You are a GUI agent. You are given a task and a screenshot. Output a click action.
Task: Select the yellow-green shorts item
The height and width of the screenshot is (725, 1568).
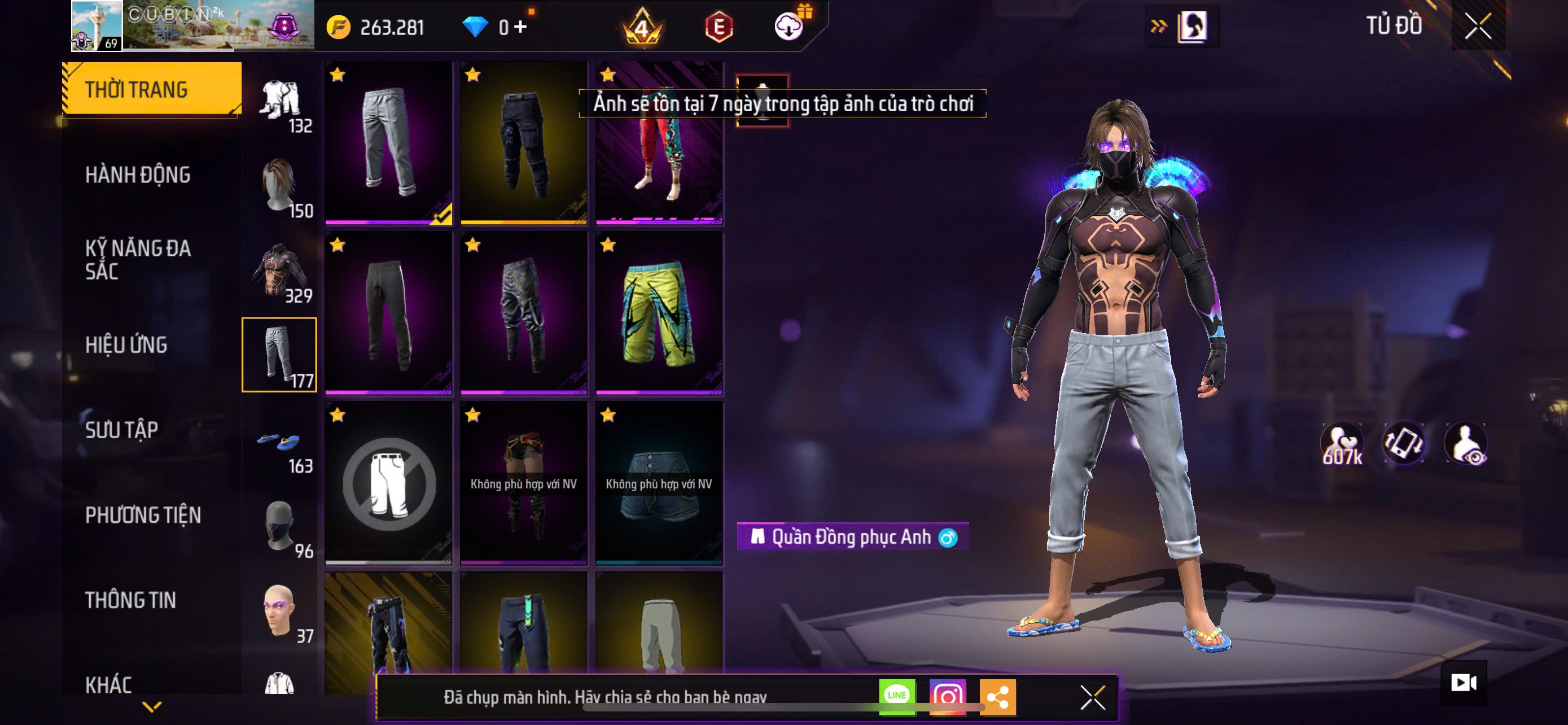pos(659,313)
